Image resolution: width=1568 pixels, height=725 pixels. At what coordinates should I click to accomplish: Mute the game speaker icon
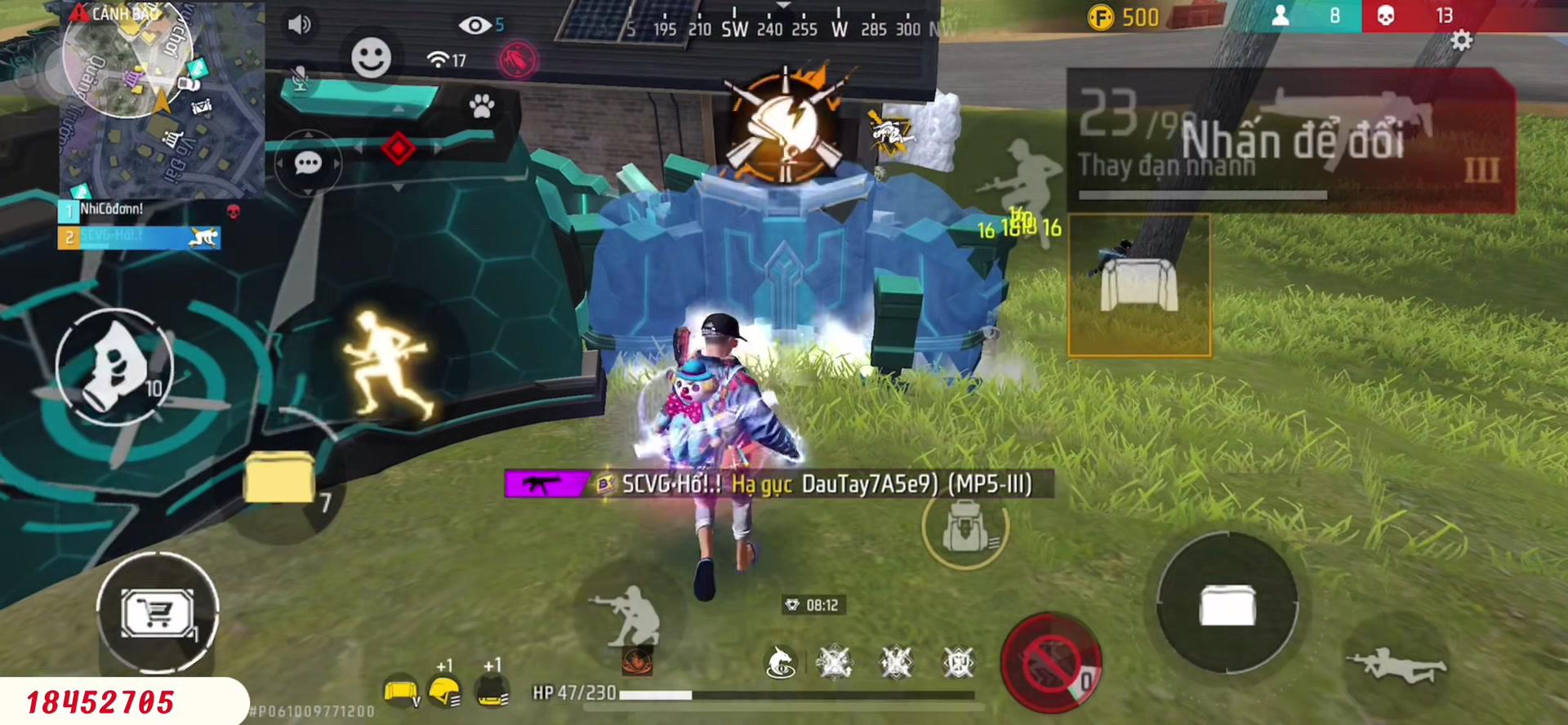[299, 23]
